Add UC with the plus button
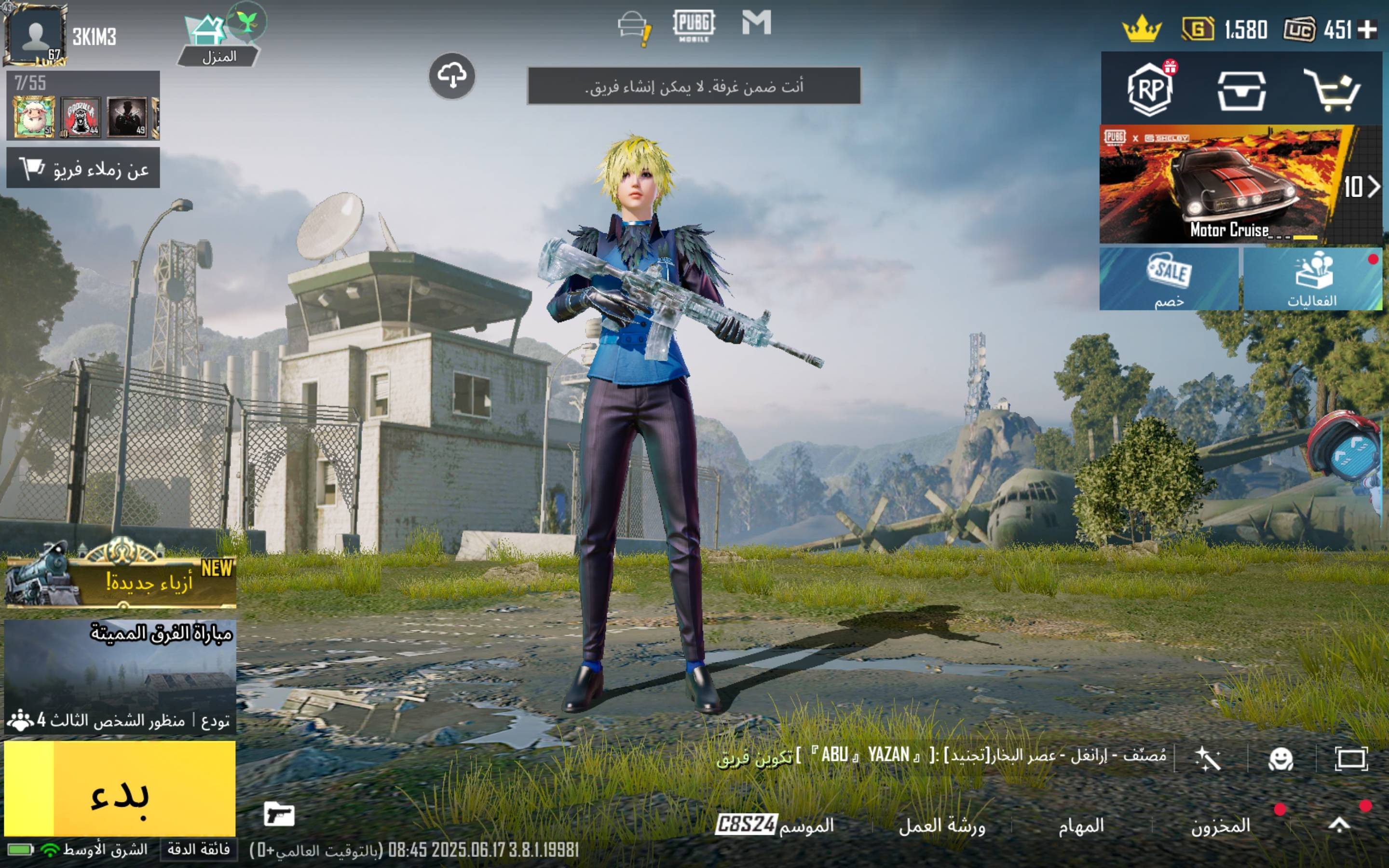Viewport: 1389px width, 868px height. 1368,29
